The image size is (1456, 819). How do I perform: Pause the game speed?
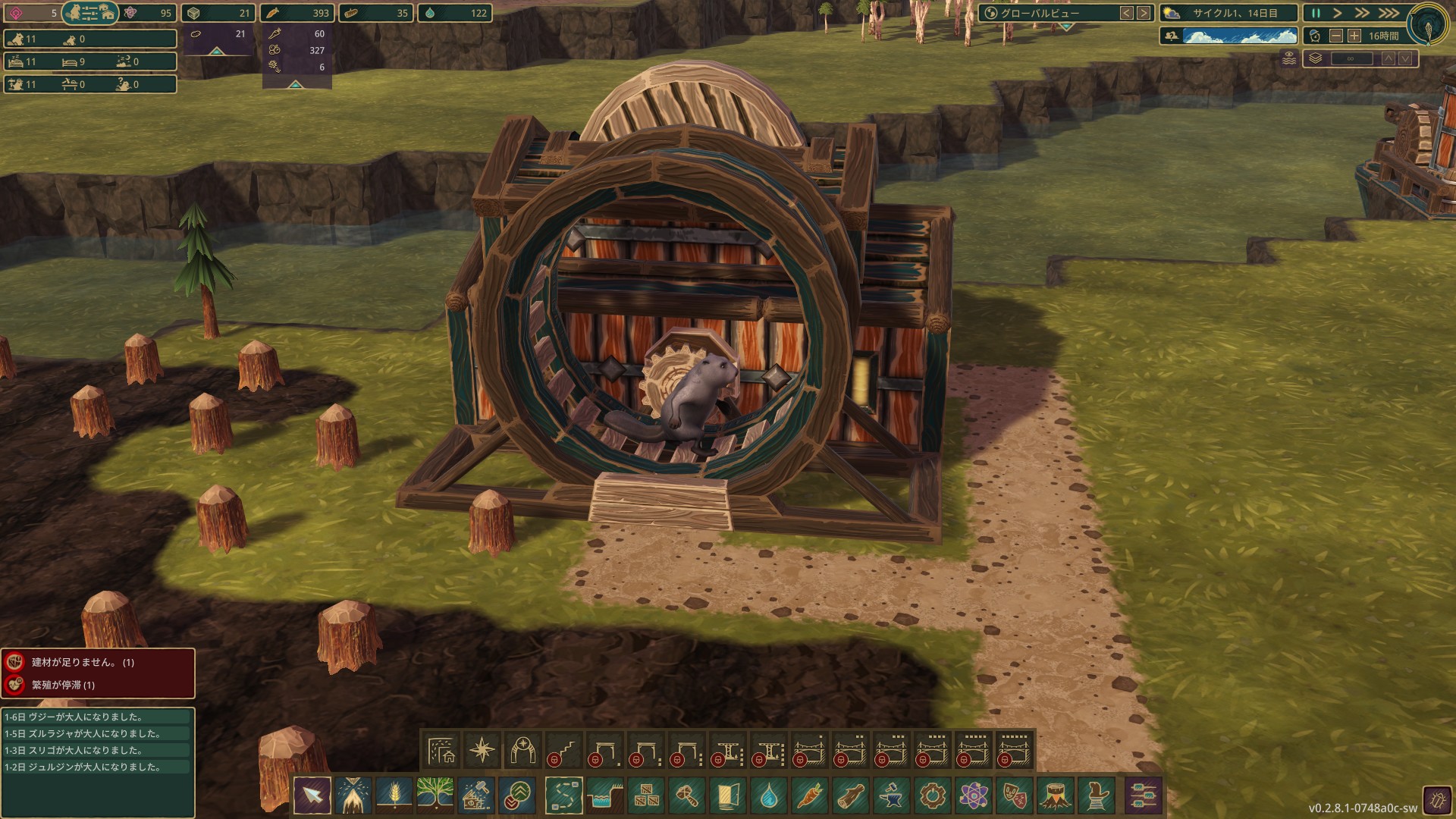[x=1316, y=14]
